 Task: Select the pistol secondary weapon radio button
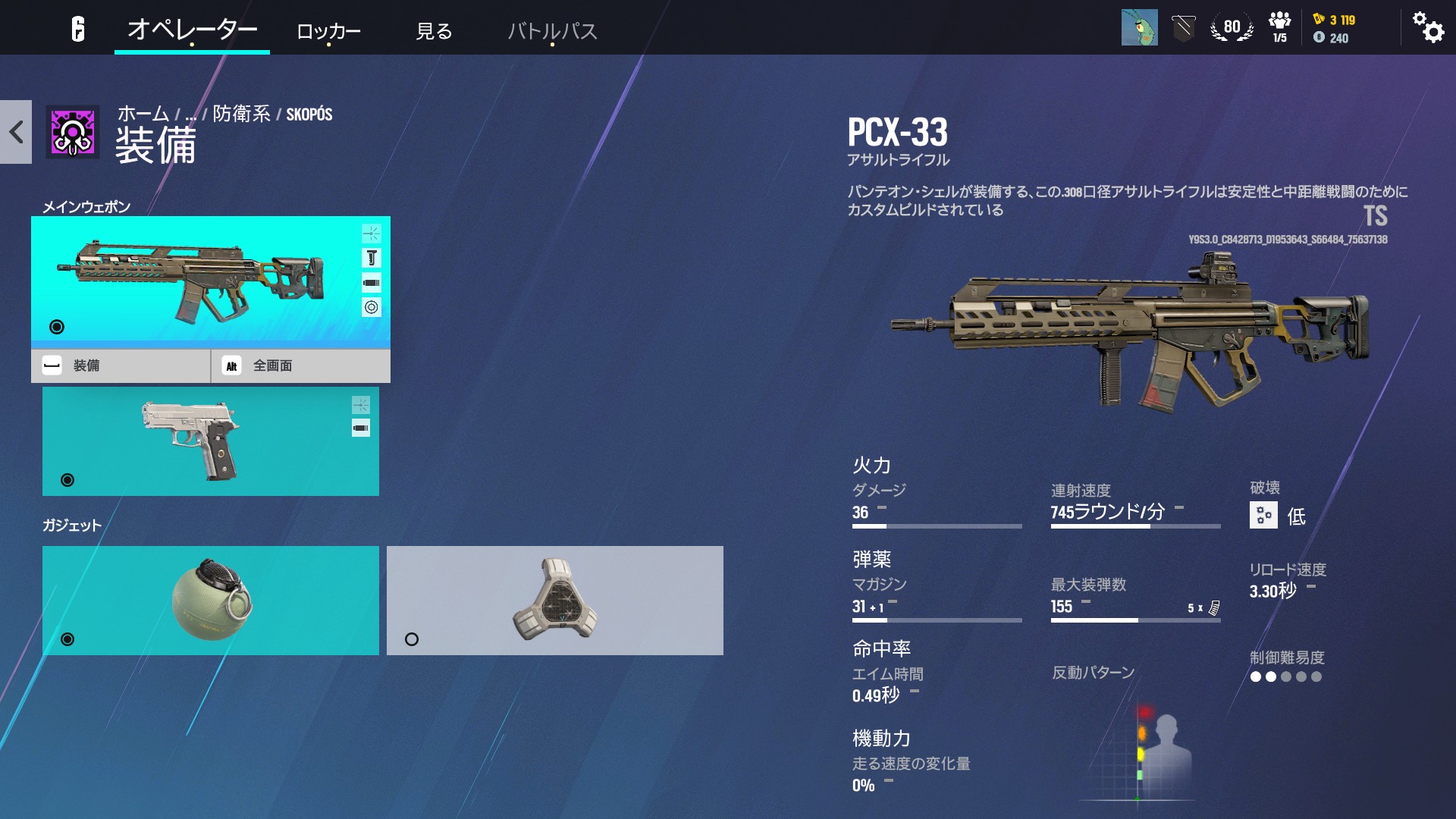pyautogui.click(x=67, y=479)
